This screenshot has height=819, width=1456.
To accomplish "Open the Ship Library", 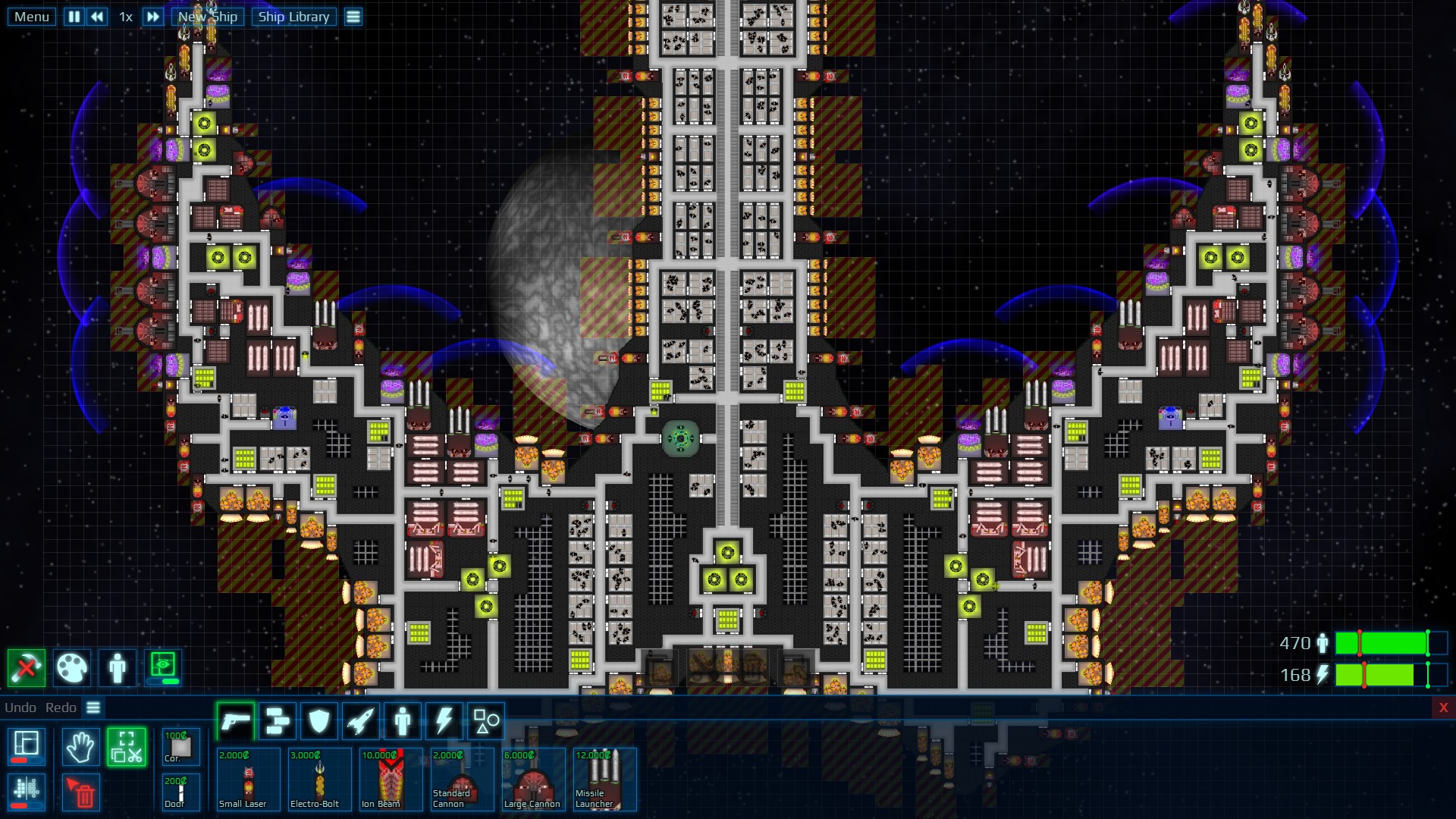I will coord(294,16).
